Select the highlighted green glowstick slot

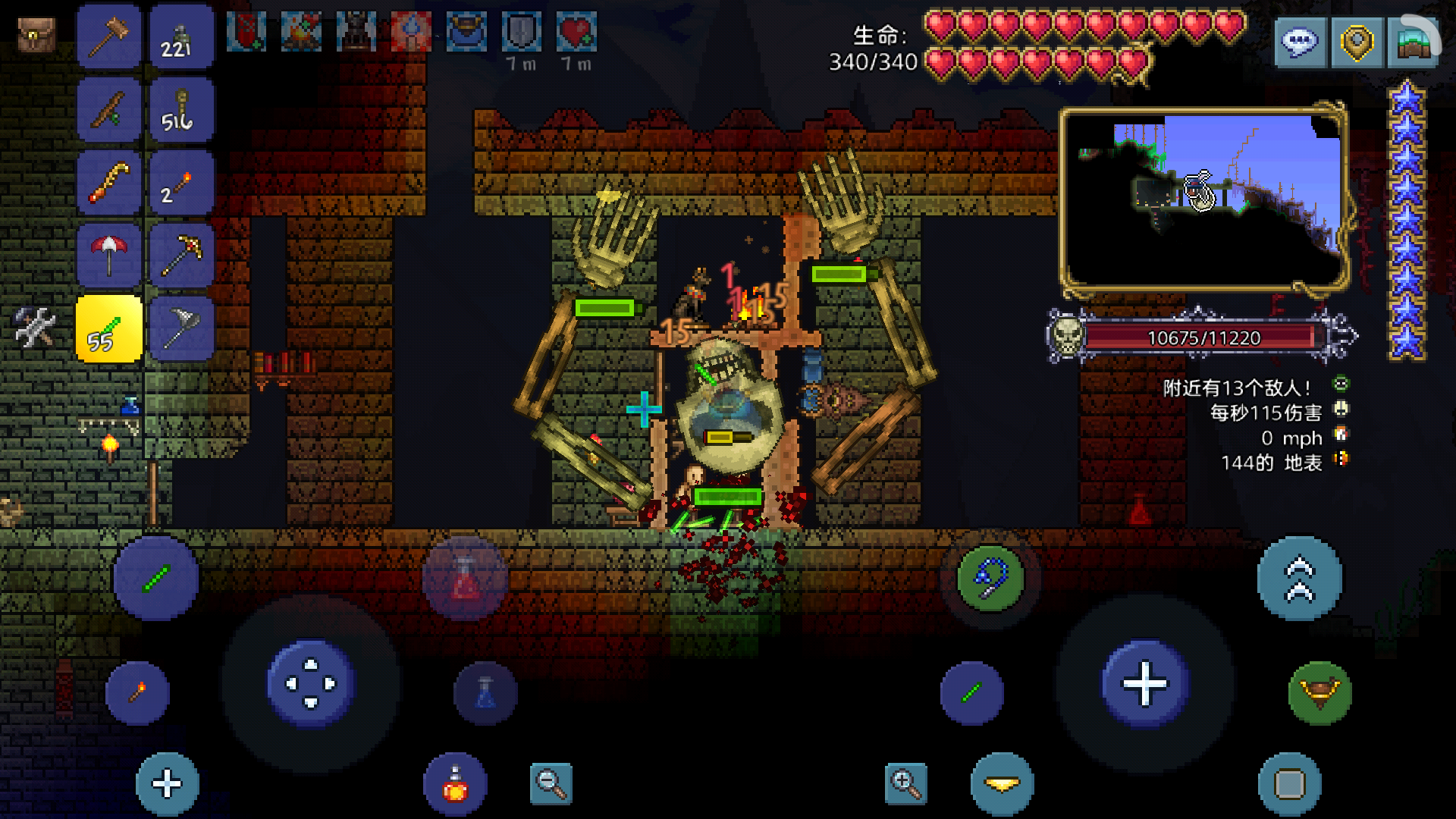109,329
